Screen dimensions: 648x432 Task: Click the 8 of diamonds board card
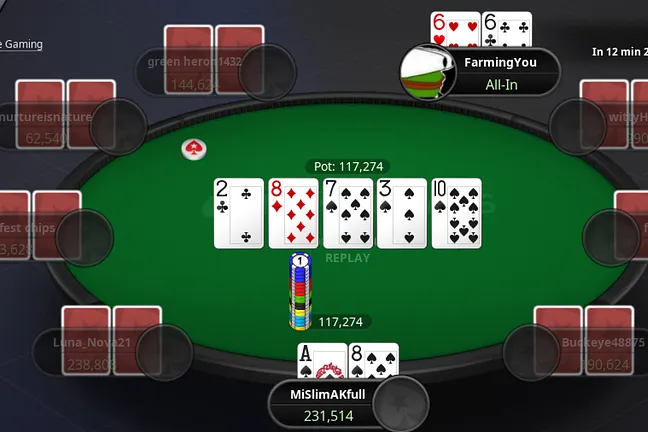[x=293, y=213]
